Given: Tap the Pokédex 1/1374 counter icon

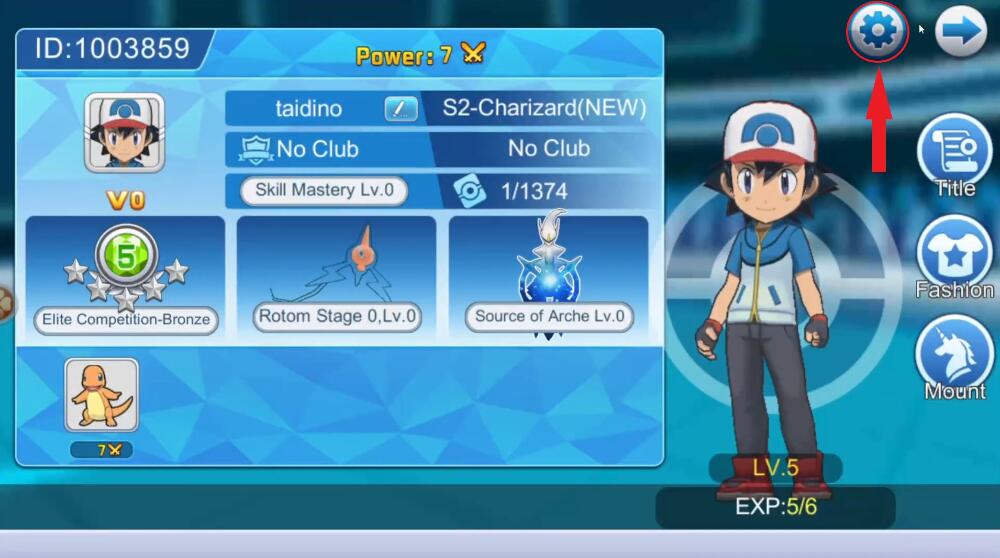Looking at the screenshot, I should click(x=468, y=190).
